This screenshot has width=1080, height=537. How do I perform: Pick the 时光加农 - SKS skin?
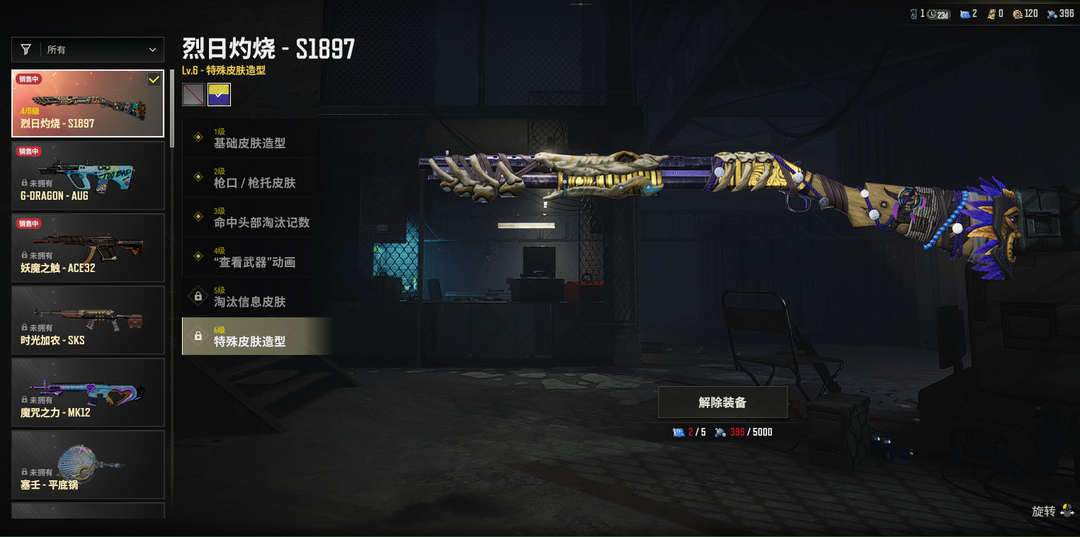88,320
